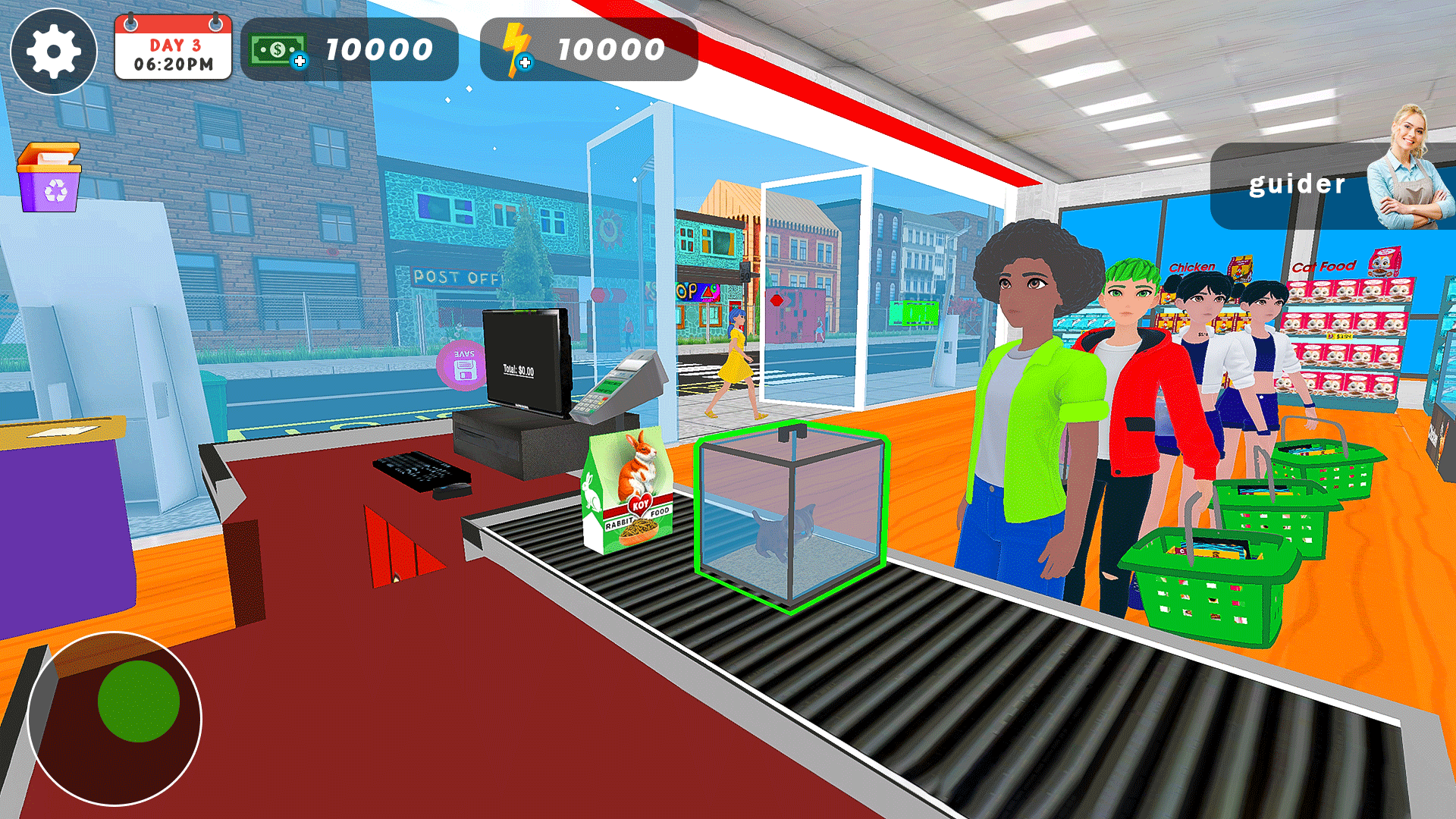1456x819 pixels.
Task: Open the purple recycle bin
Action: (x=49, y=180)
